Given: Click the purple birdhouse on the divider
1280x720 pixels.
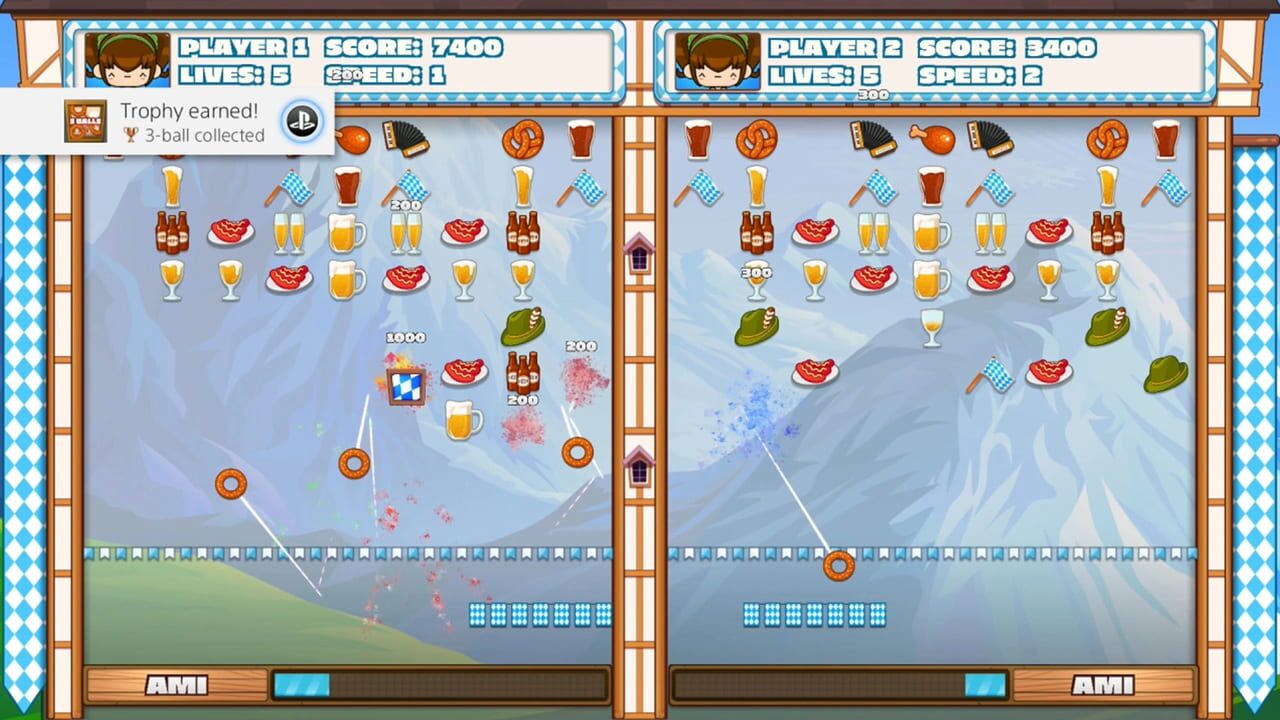Looking at the screenshot, I should pyautogui.click(x=638, y=255).
